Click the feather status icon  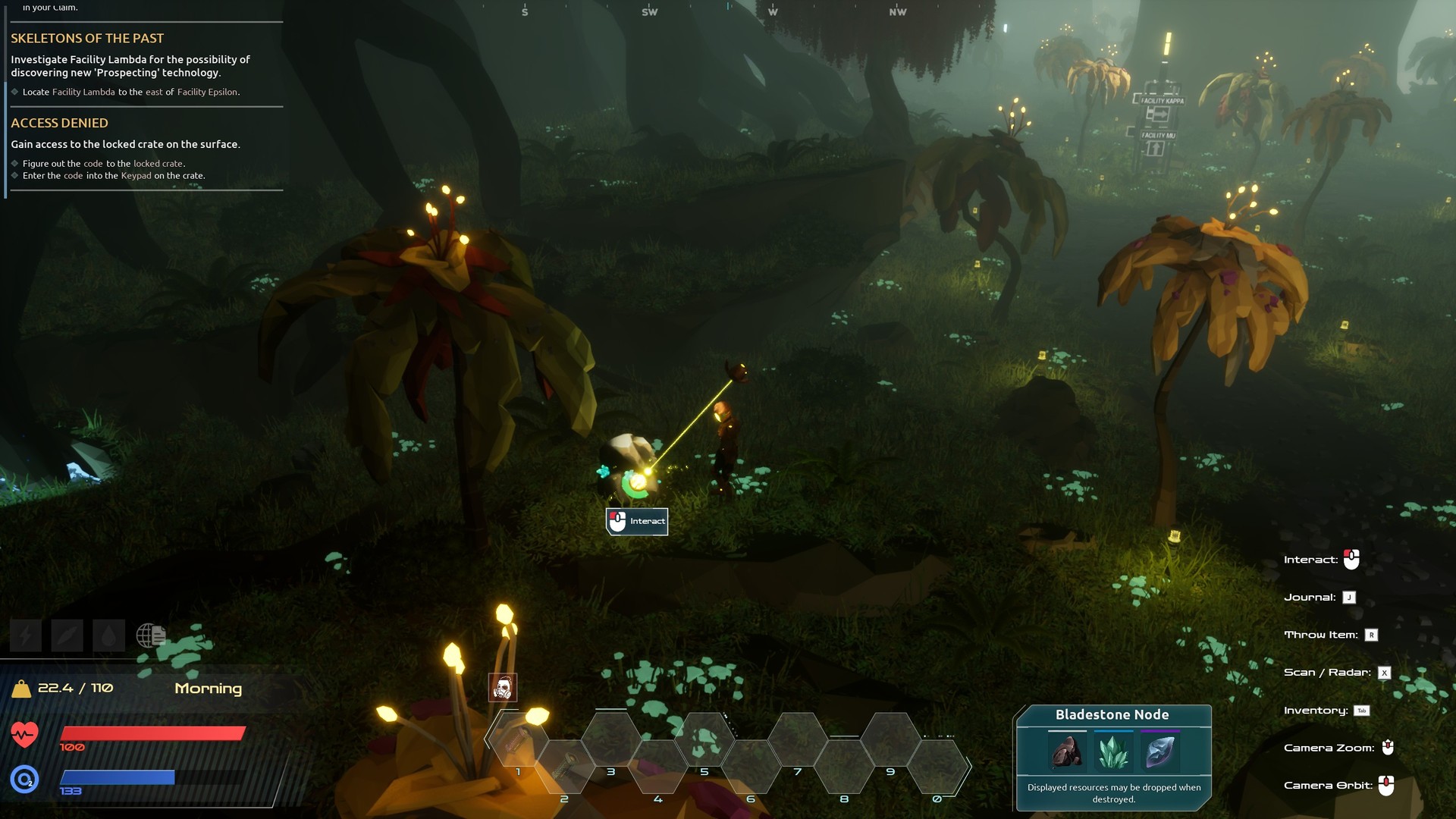[67, 635]
